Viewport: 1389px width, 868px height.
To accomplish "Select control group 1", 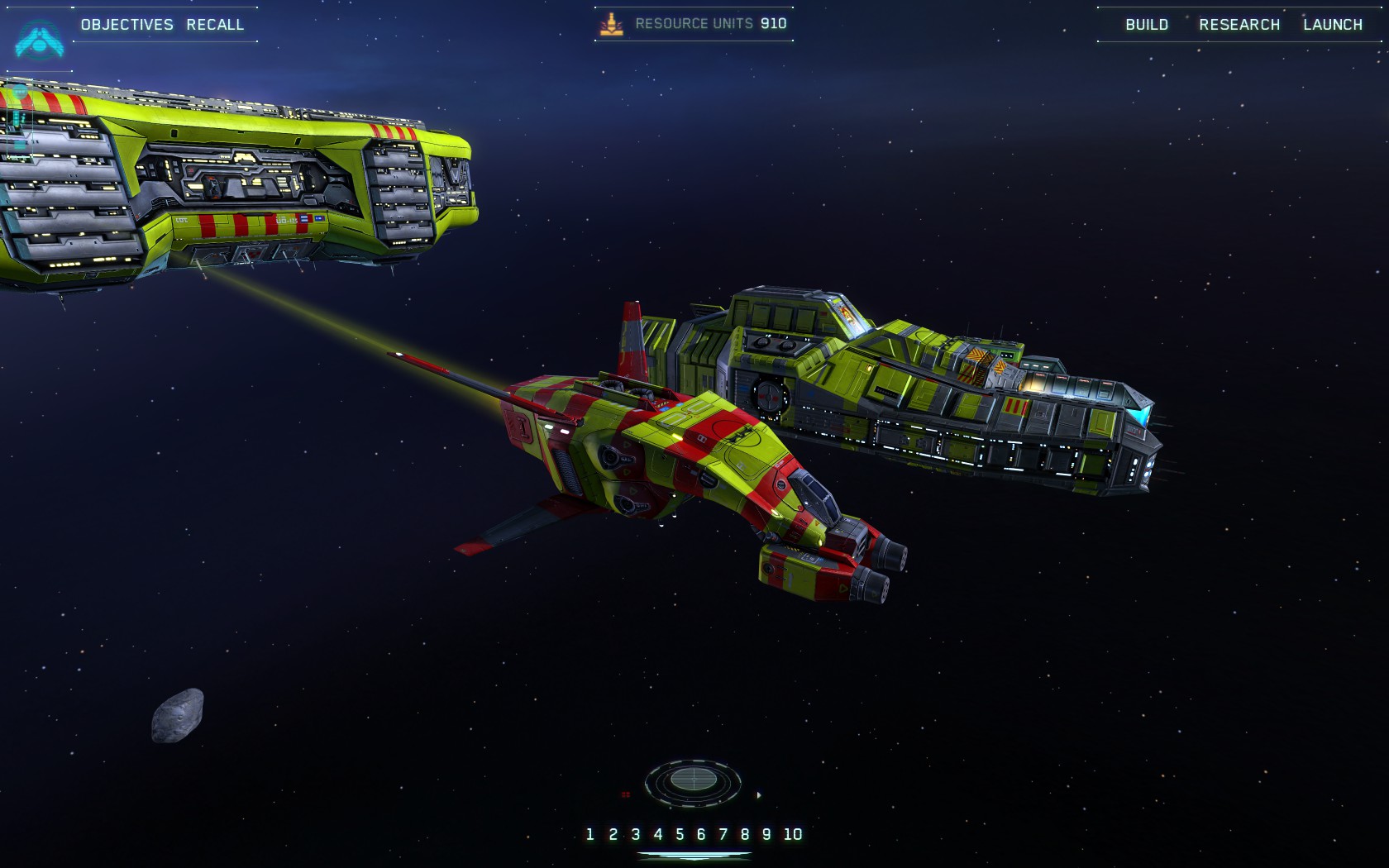I will pyautogui.click(x=589, y=834).
